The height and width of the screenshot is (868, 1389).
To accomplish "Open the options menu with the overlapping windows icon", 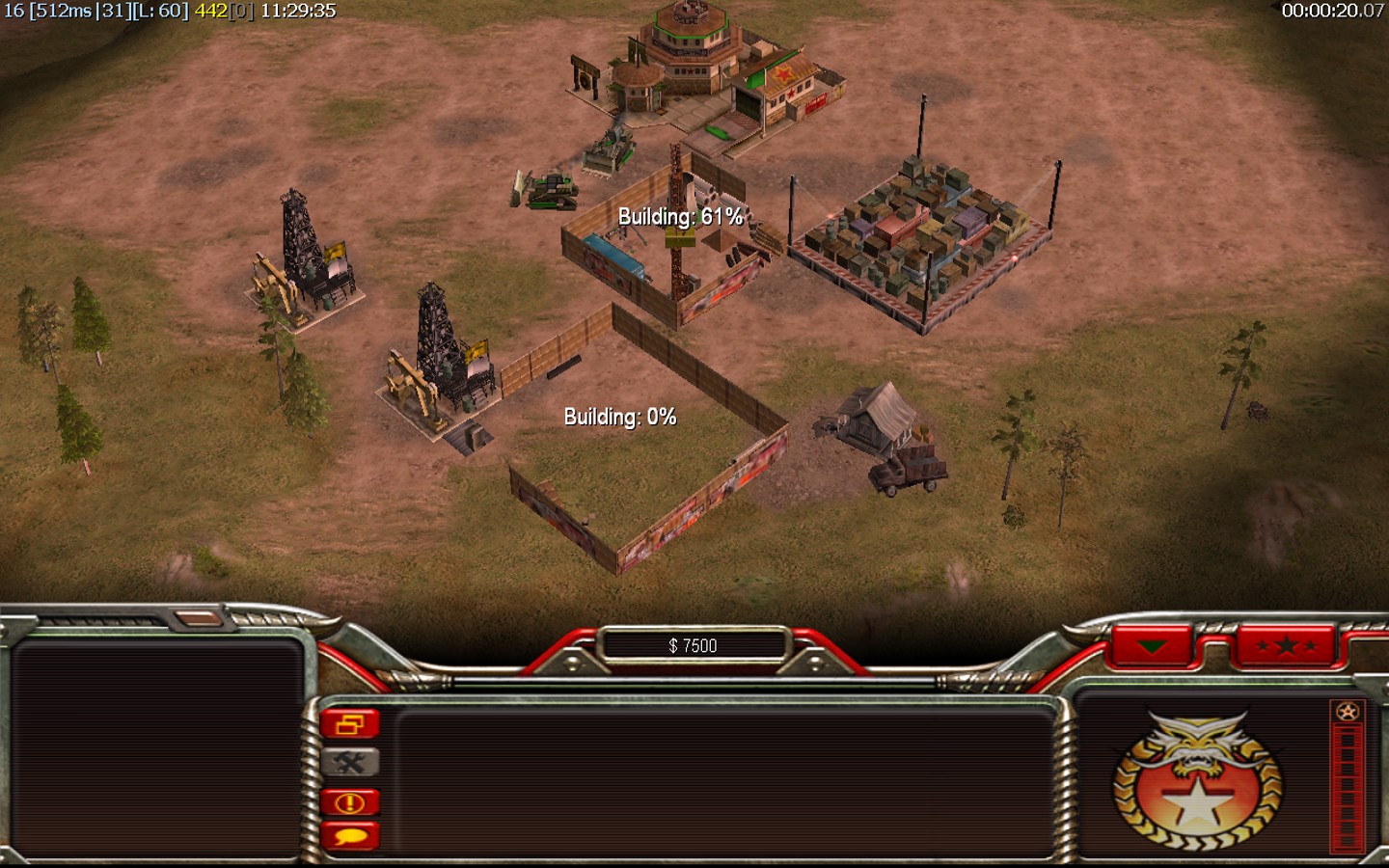I will tap(350, 724).
